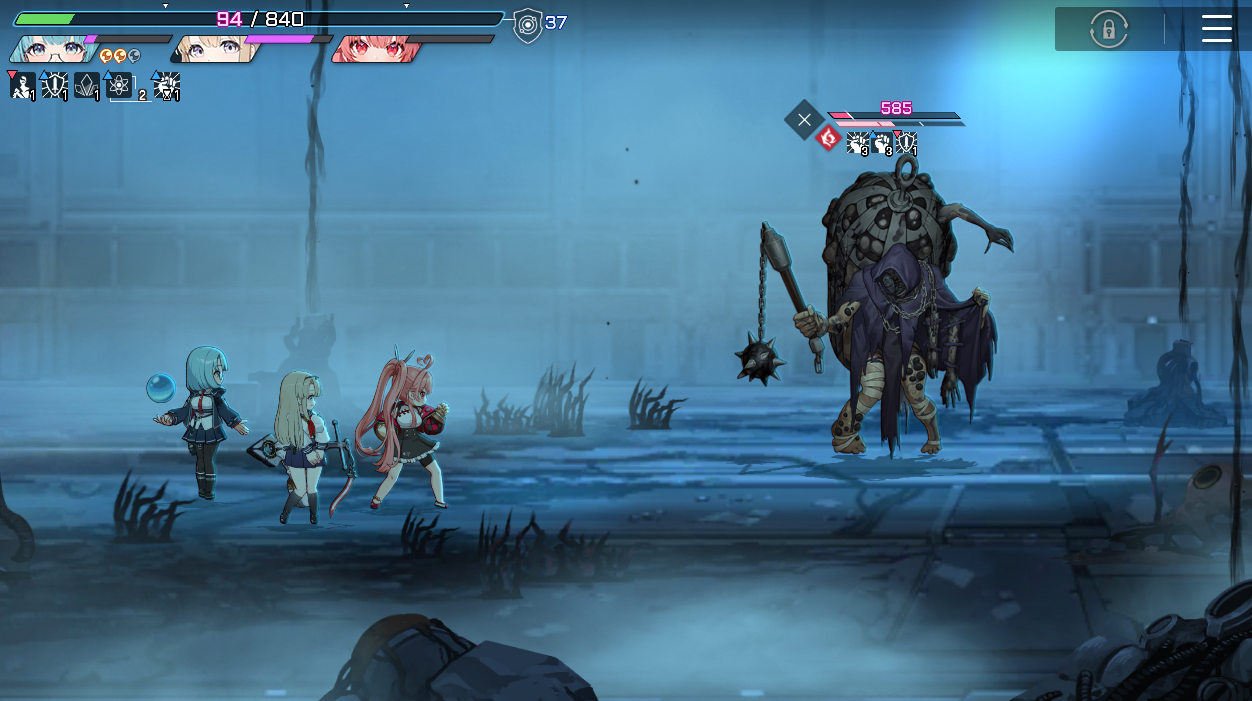
Task: Inspect the party's fist hourglass buff icon
Action: pos(166,86)
